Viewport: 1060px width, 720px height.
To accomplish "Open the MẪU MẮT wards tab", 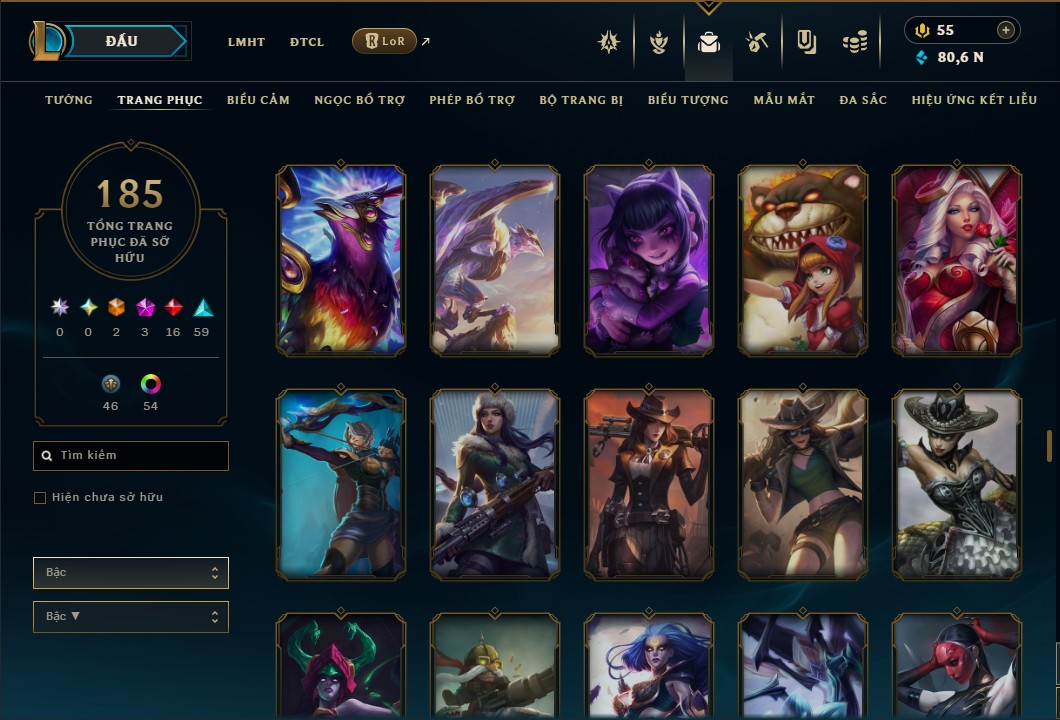I will click(784, 100).
